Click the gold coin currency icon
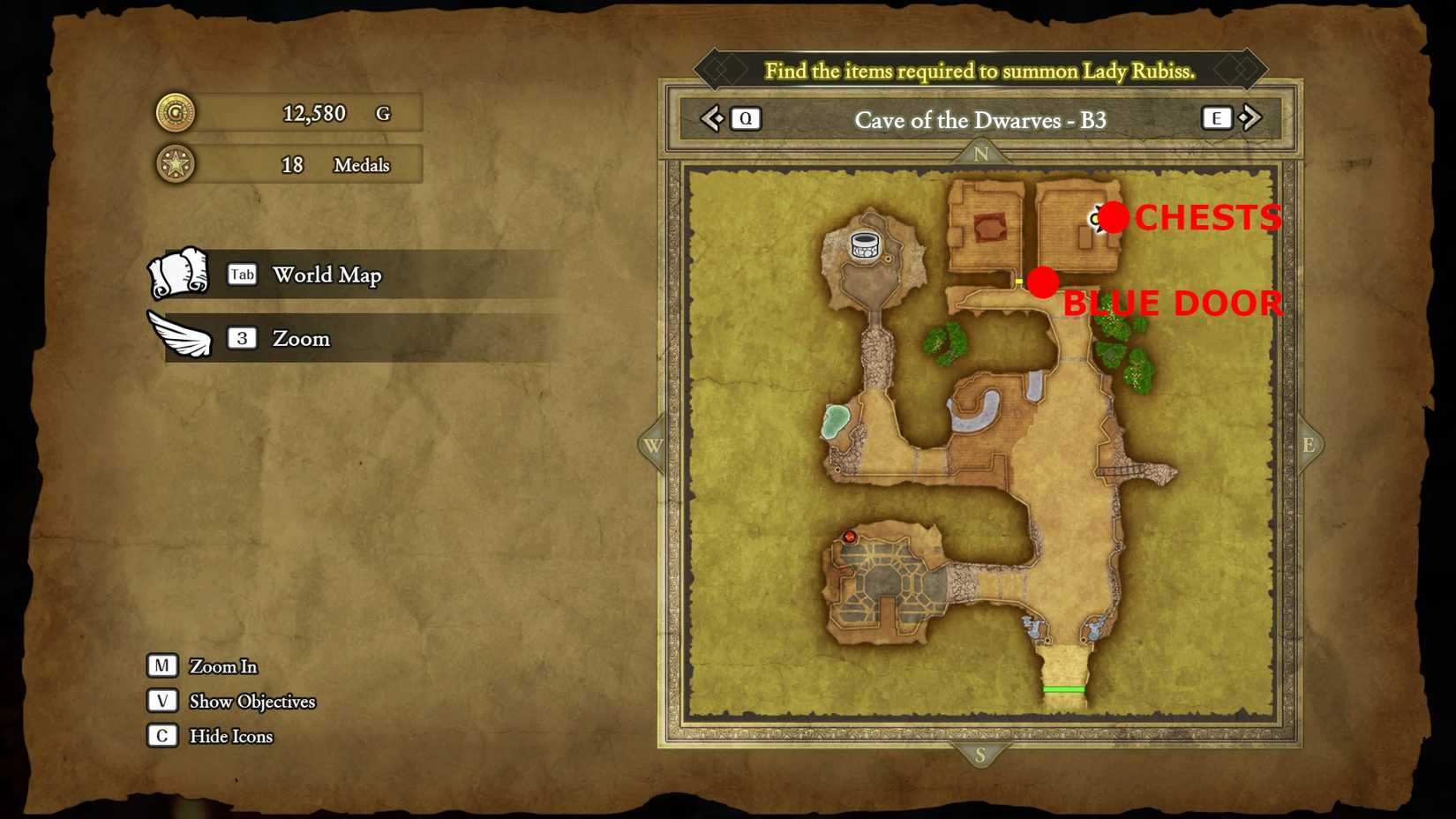1456x819 pixels. tap(175, 113)
